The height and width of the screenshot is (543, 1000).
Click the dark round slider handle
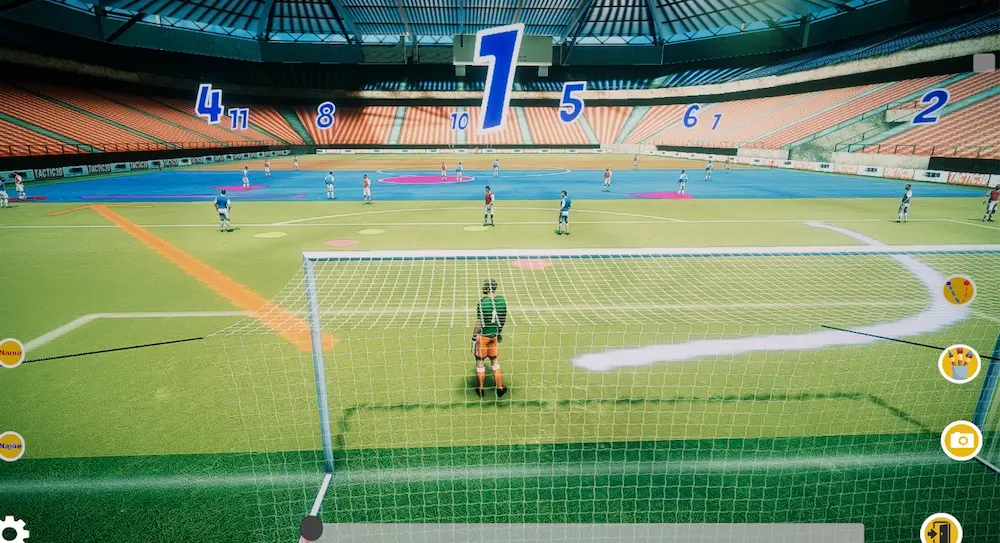click(312, 528)
